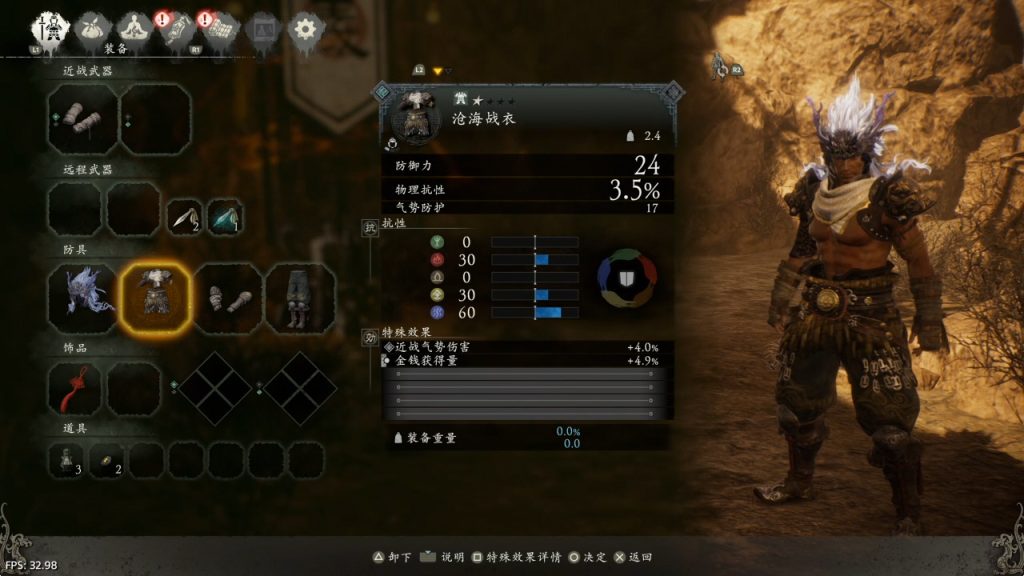Open the meditating figure tab
The width and height of the screenshot is (1024, 576).
[134, 29]
